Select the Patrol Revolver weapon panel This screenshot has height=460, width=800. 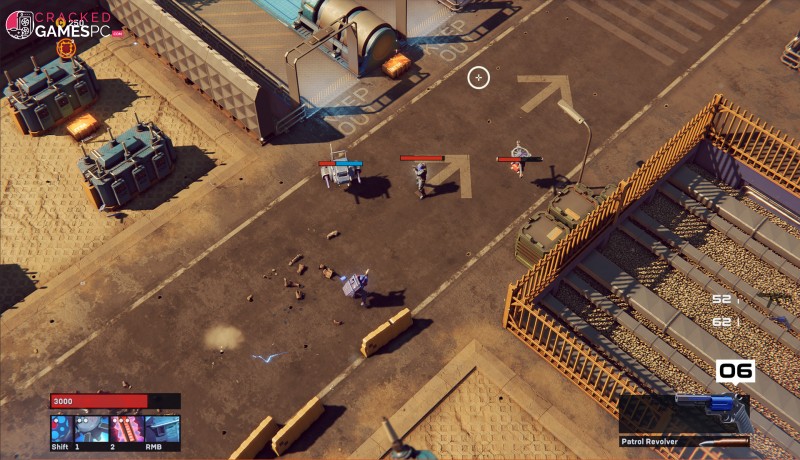pyautogui.click(x=686, y=417)
